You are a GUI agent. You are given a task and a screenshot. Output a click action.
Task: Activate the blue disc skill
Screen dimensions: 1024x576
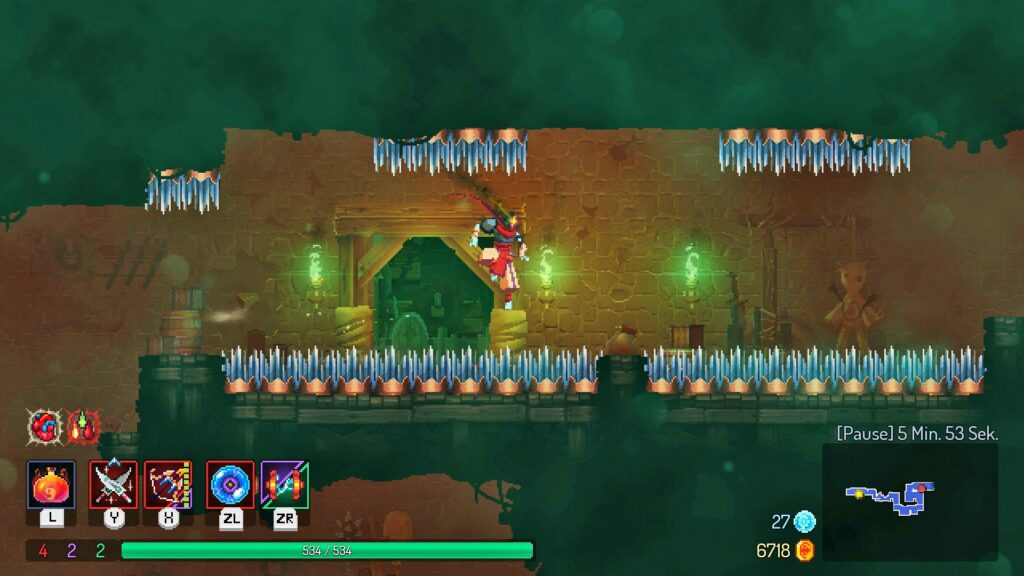tap(231, 485)
